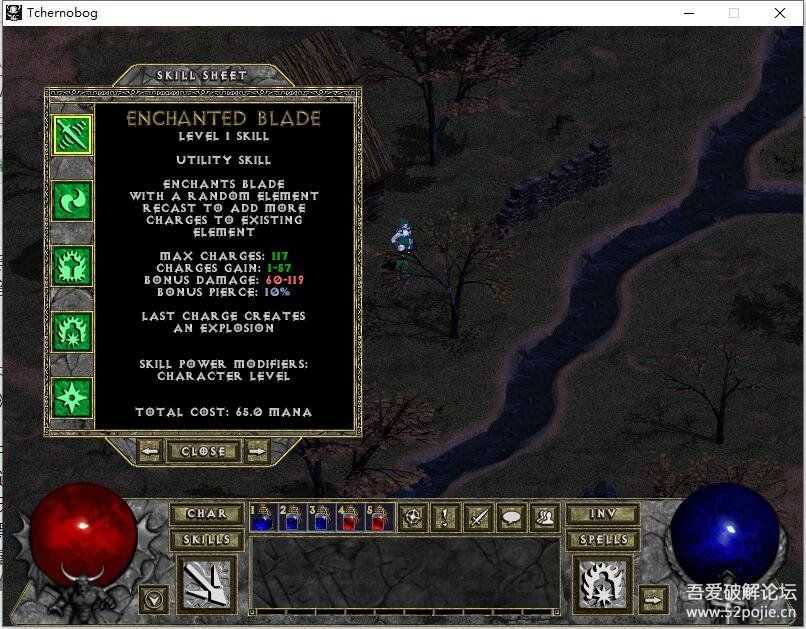Image resolution: width=806 pixels, height=629 pixels.
Task: Go to the previous skill sheet page
Action: tap(149, 451)
